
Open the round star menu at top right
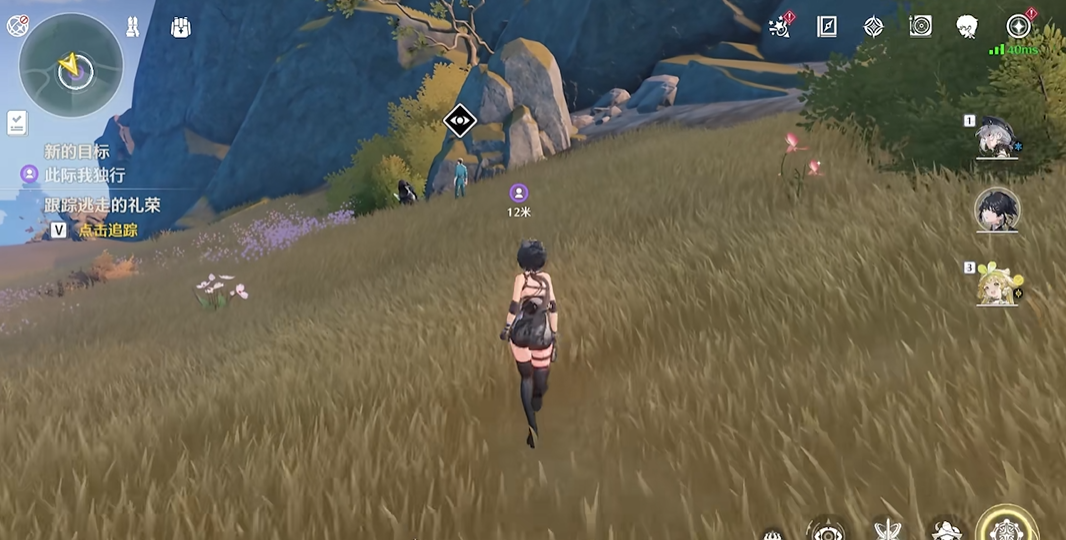point(1018,26)
